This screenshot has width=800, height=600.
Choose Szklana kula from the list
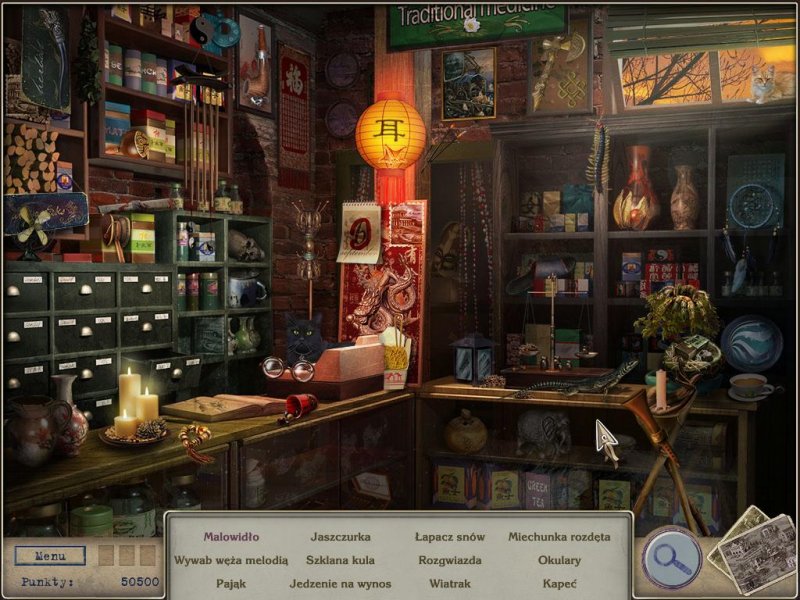pos(340,560)
